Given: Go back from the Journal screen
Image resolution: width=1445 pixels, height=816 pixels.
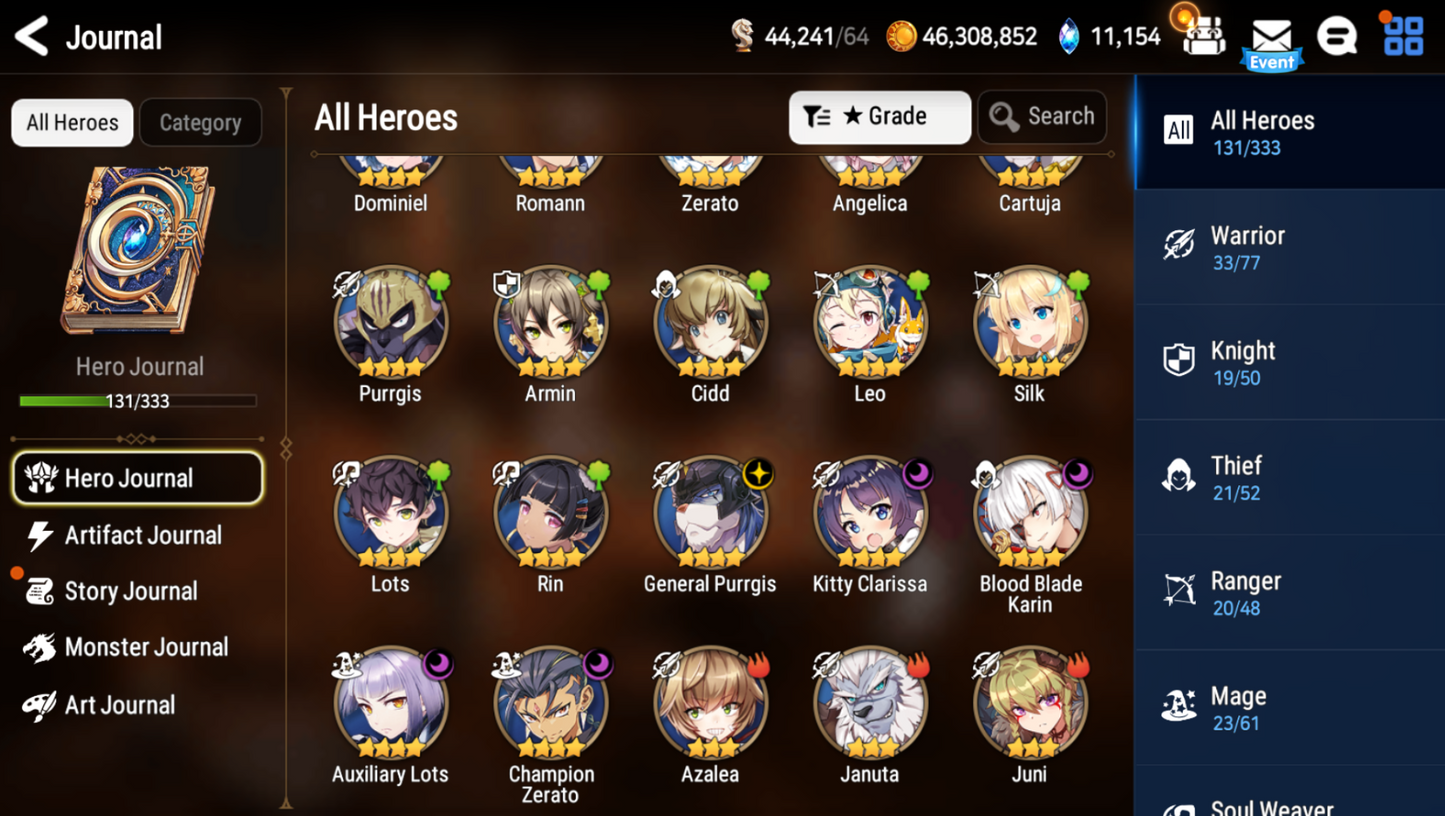Looking at the screenshot, I should point(33,37).
